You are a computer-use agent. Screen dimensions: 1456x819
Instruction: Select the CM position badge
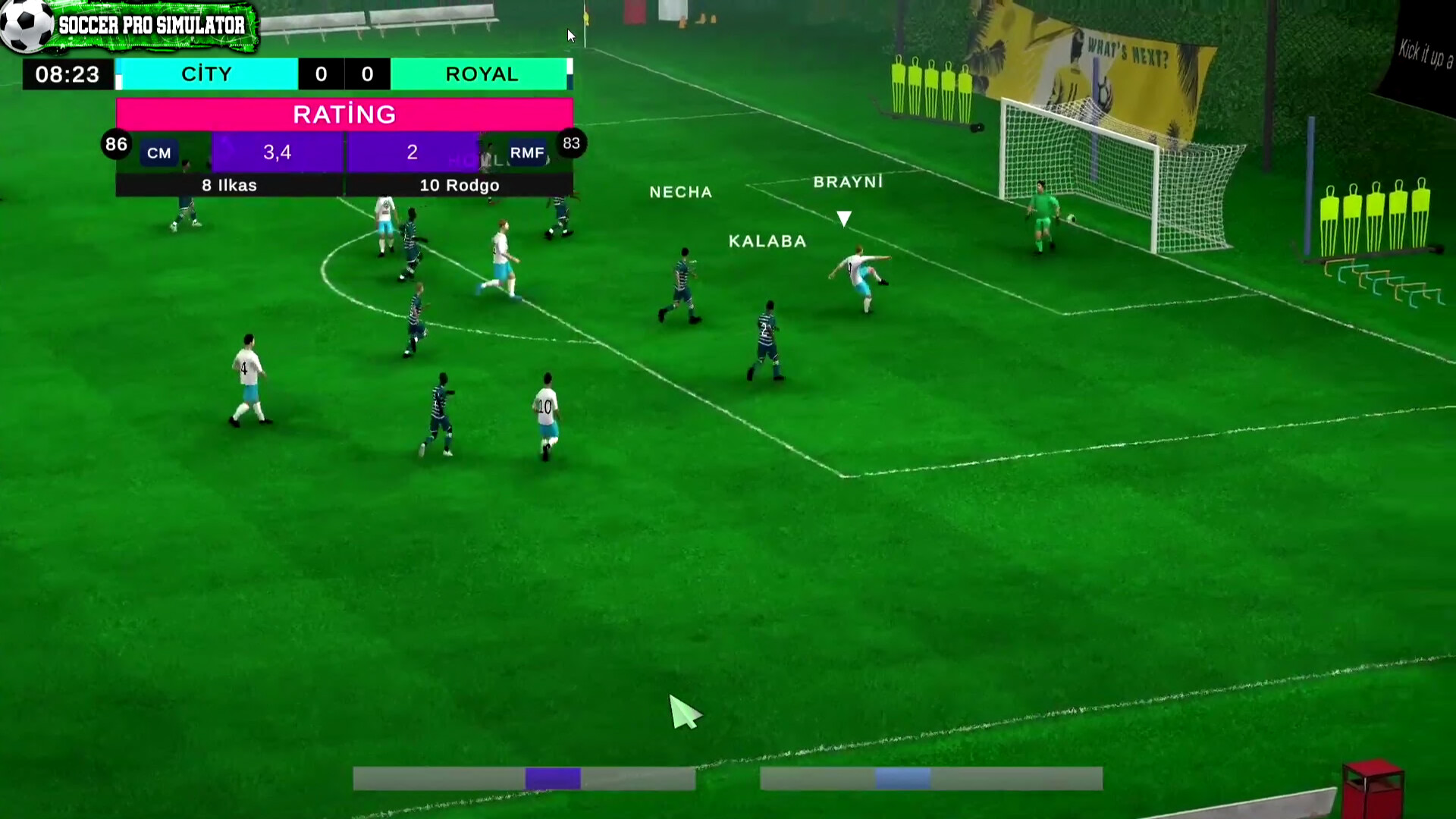pyautogui.click(x=158, y=152)
